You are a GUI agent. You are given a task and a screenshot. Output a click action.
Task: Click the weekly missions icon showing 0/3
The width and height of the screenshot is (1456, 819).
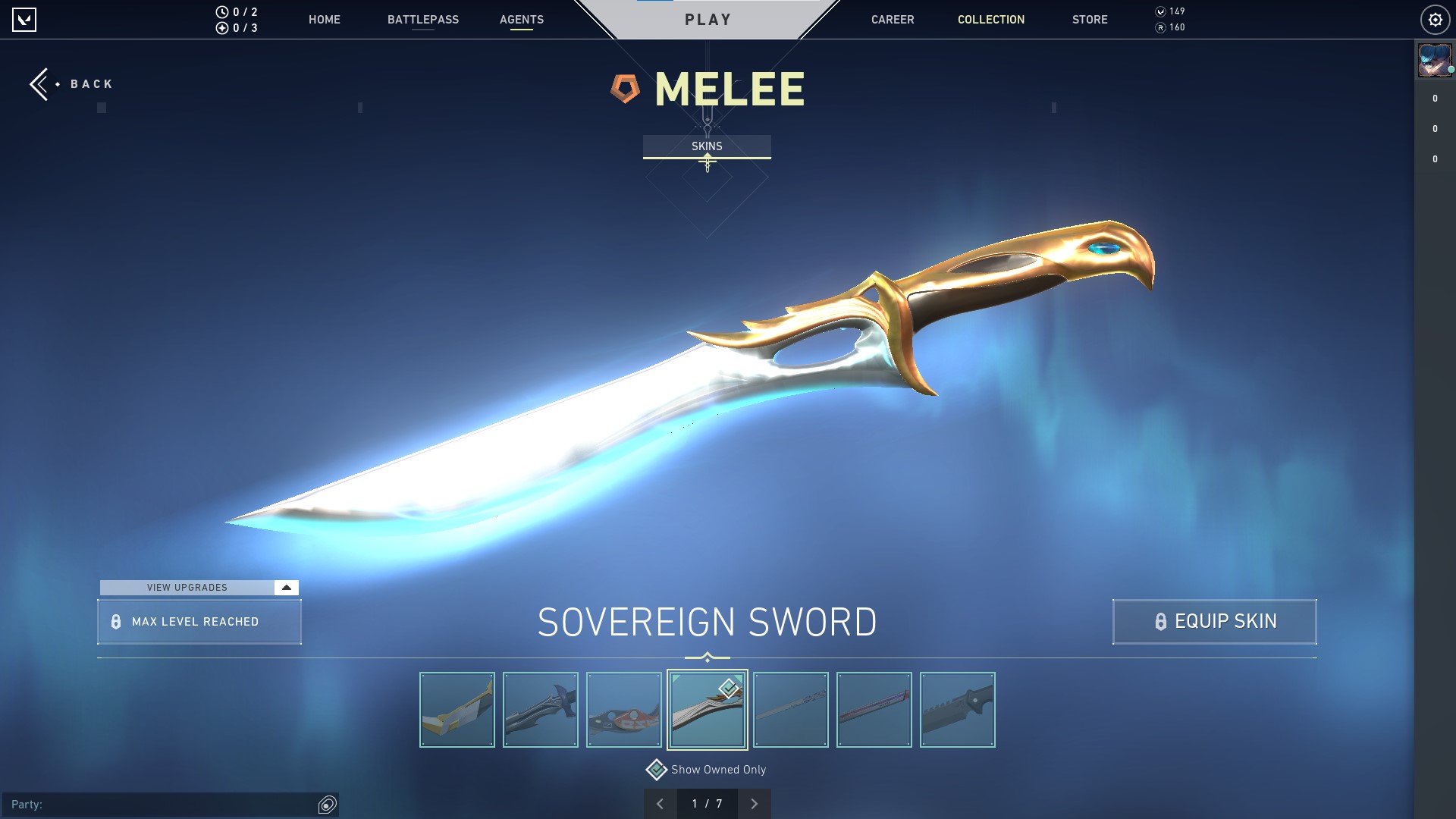click(222, 29)
